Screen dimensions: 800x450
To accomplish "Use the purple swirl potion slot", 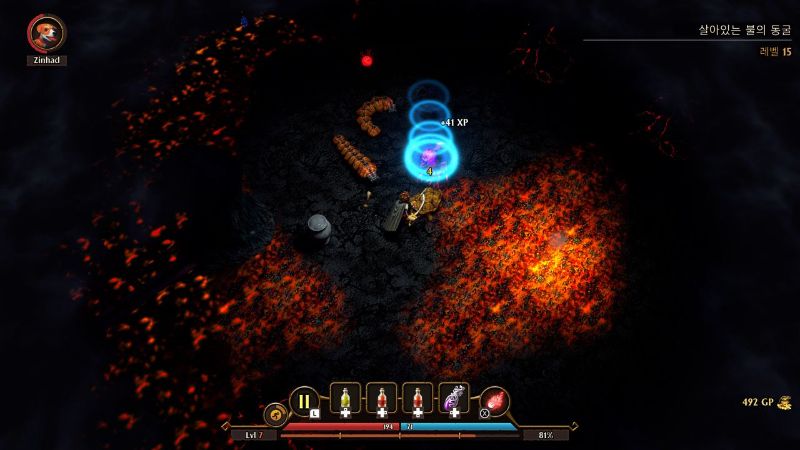I will pos(454,399).
